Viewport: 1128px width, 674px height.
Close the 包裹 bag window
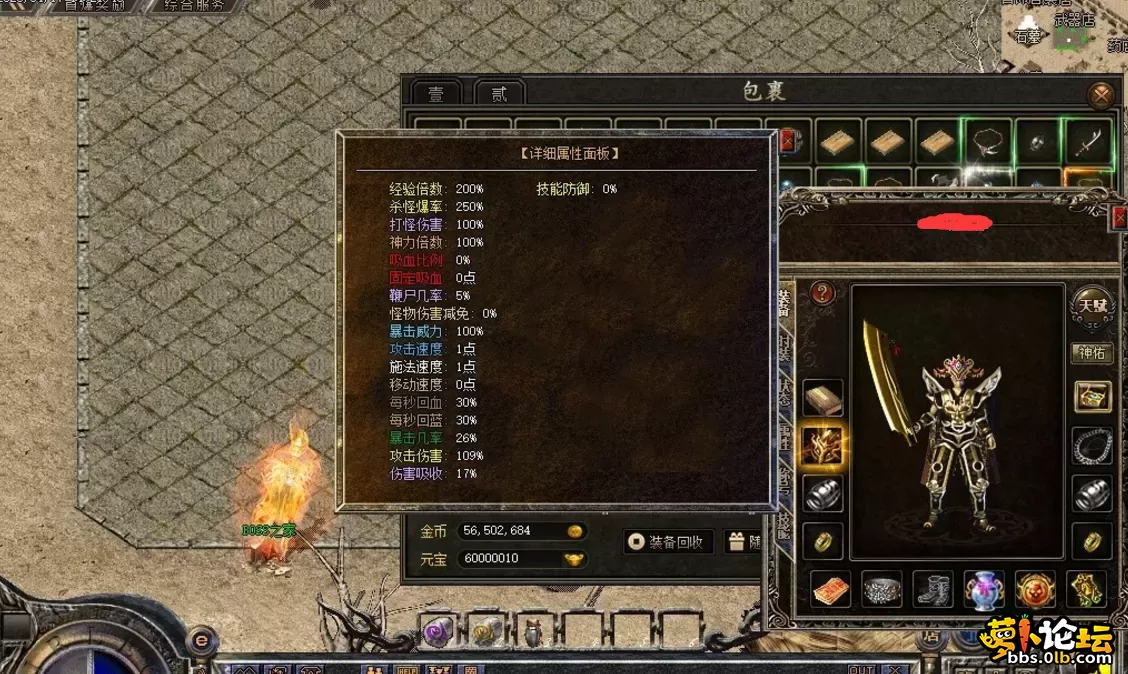coord(1101,95)
